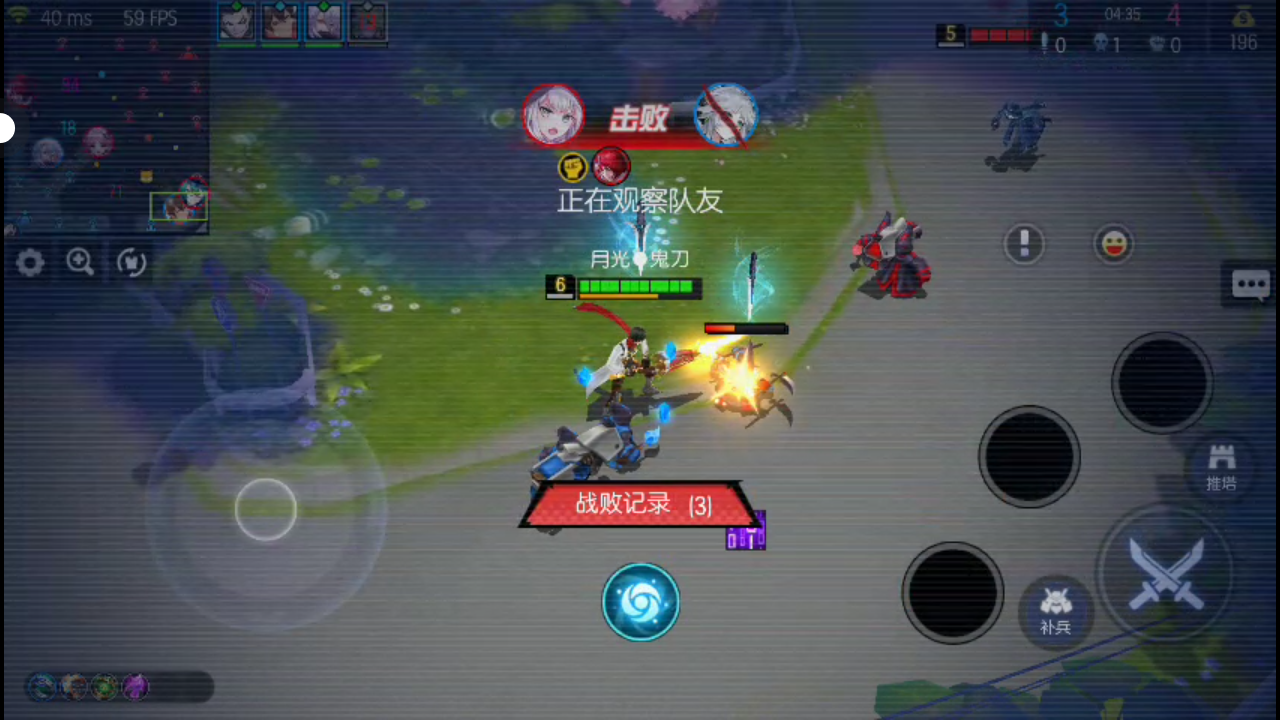Tap the red 击败 kill banner
1280x720 pixels.
click(x=637, y=118)
